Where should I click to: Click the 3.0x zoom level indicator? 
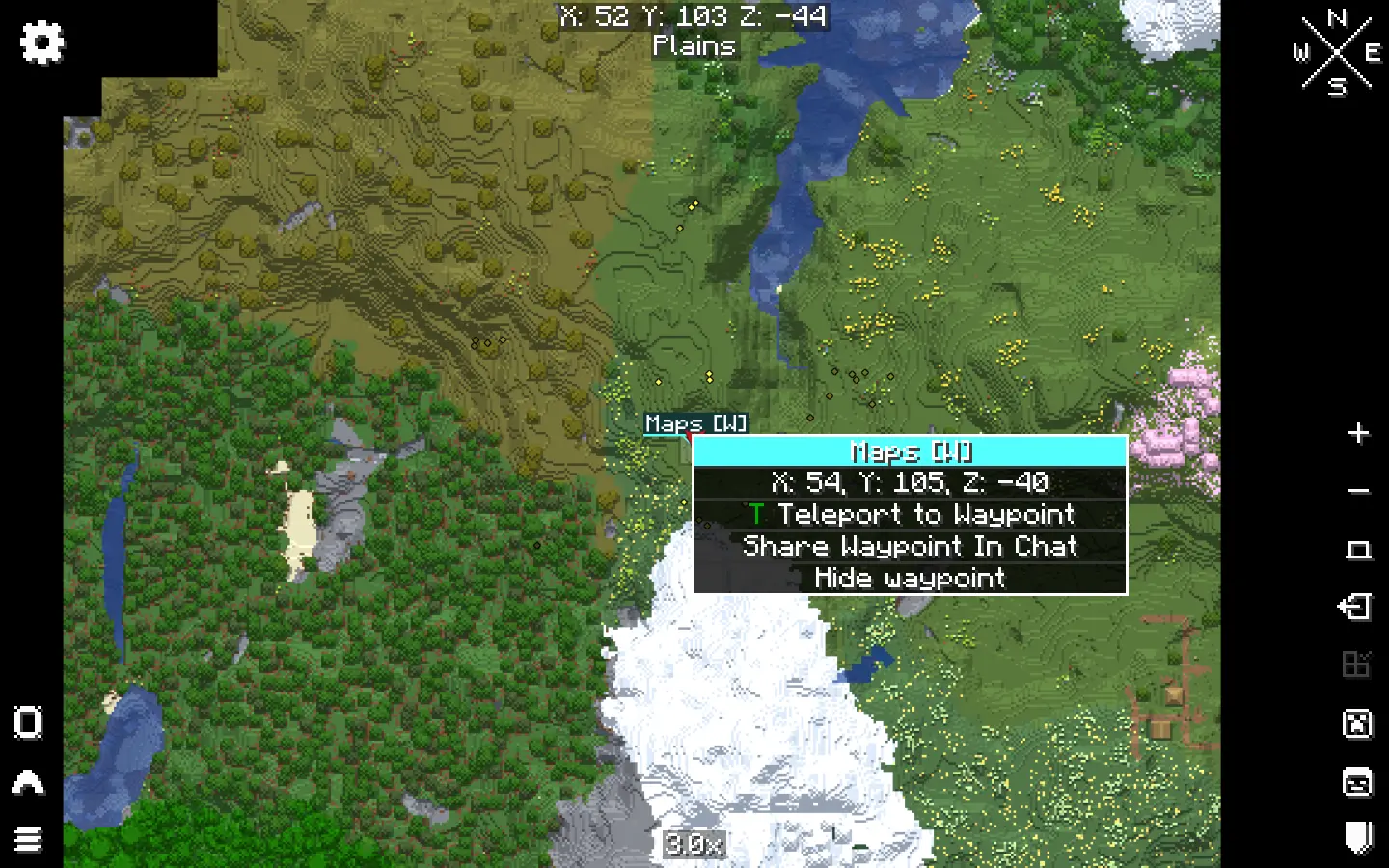(x=694, y=846)
